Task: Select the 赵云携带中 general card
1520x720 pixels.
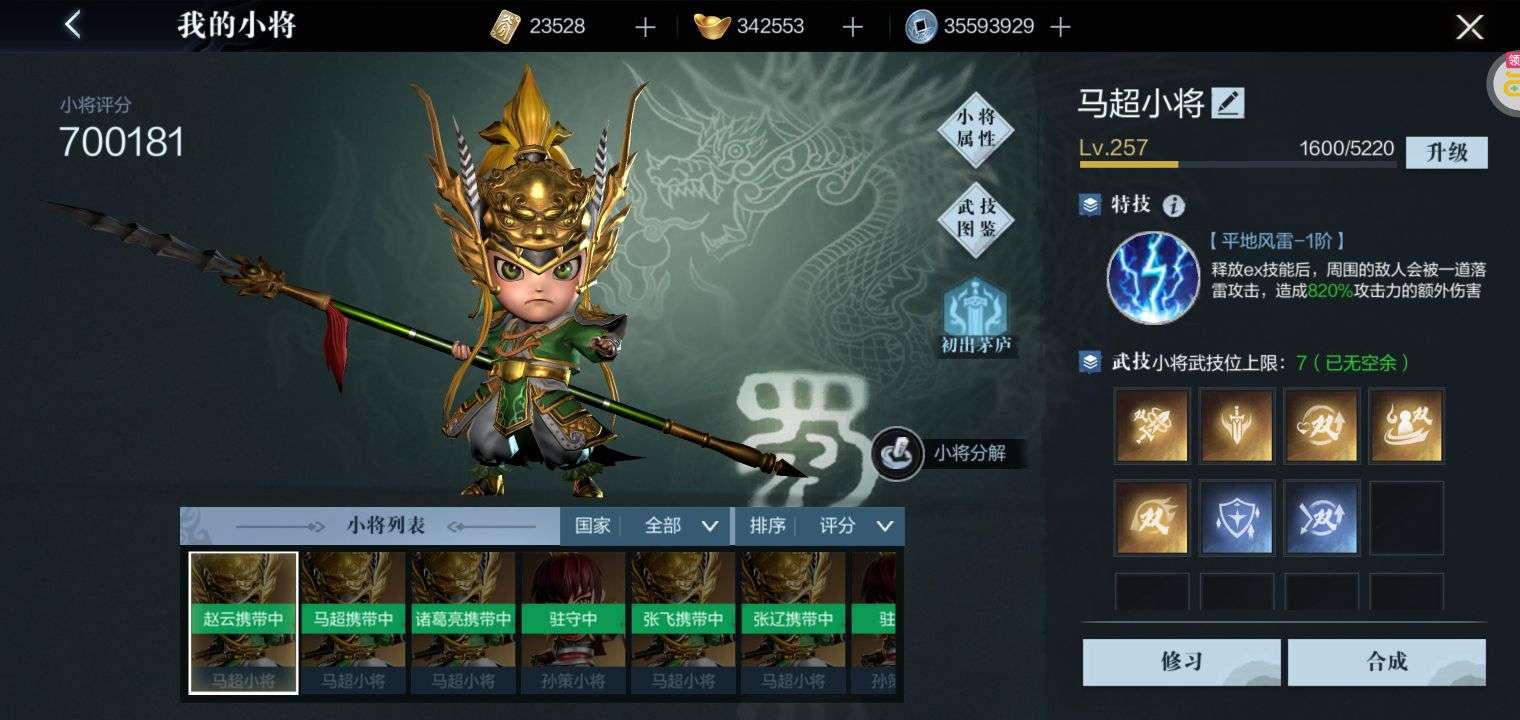Action: tap(243, 622)
